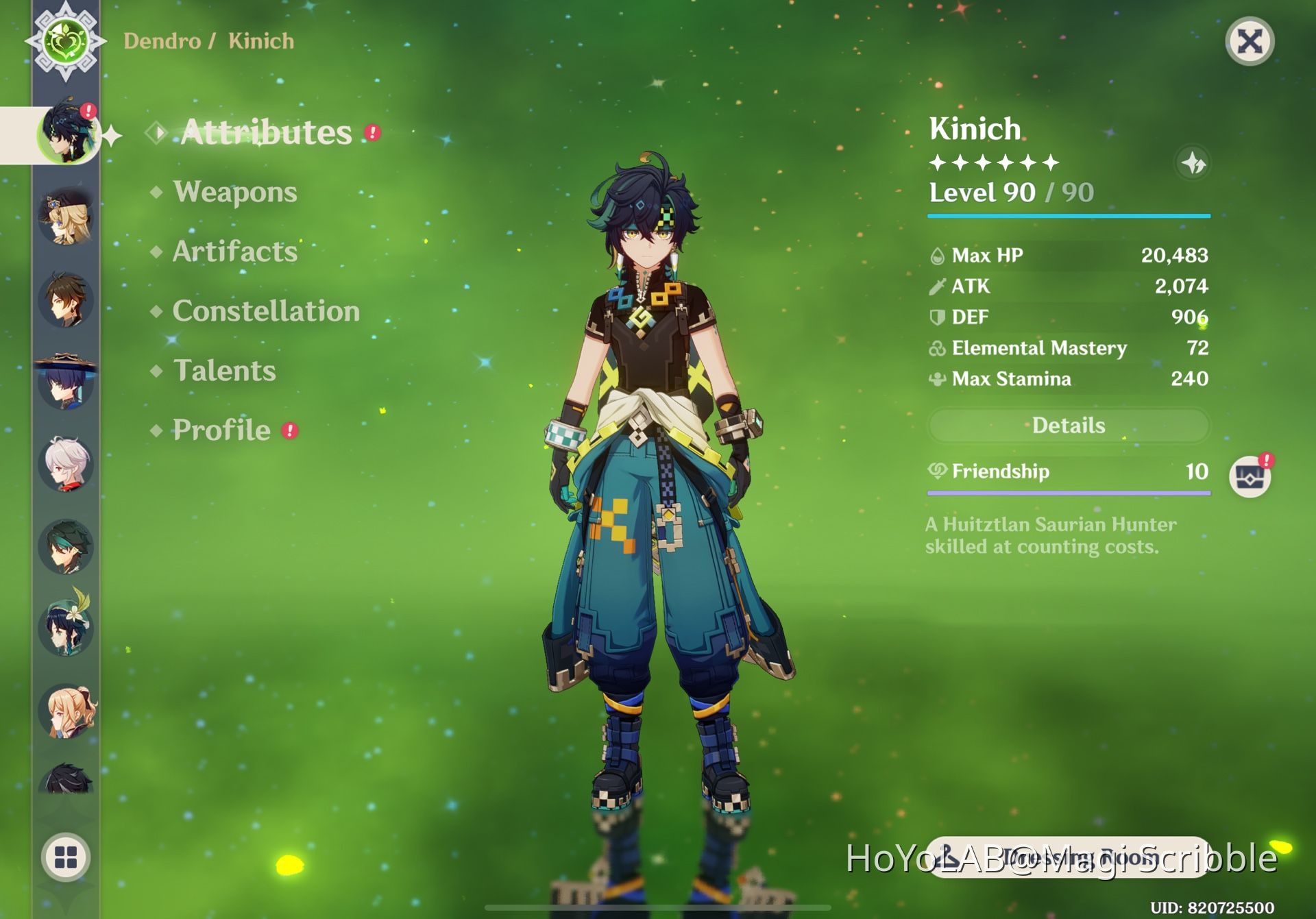Click the Friendship level 10 progress bar
The width and height of the screenshot is (1316, 919).
tap(1067, 491)
